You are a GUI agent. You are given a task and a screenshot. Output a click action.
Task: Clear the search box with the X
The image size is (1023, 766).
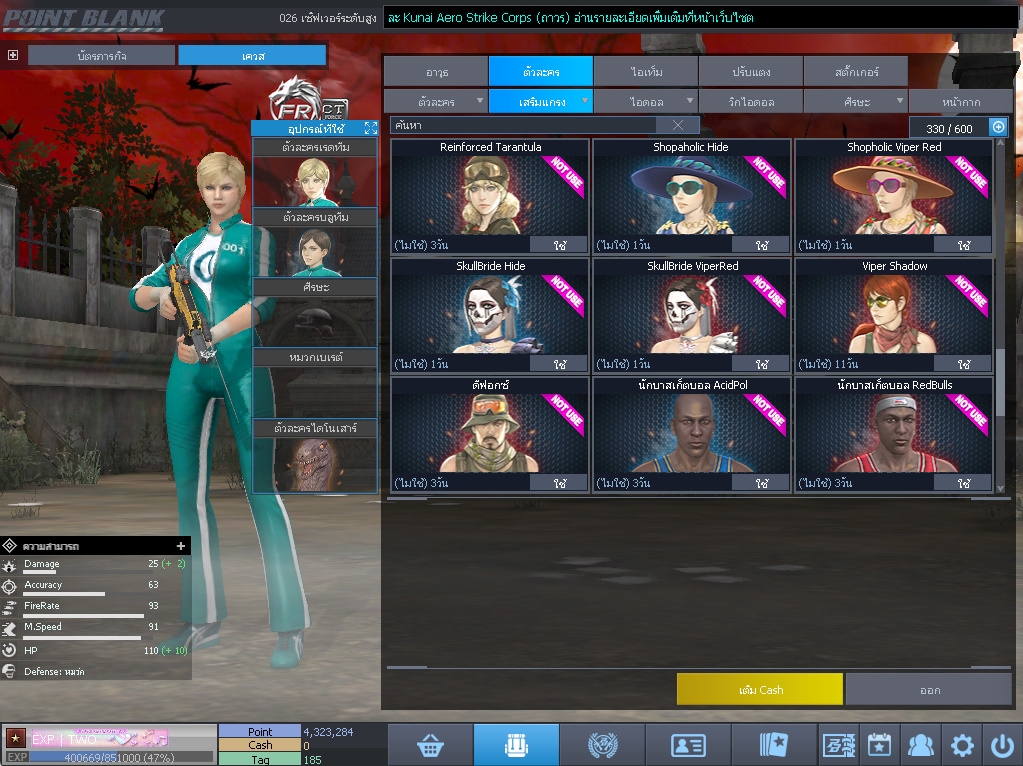pos(678,125)
